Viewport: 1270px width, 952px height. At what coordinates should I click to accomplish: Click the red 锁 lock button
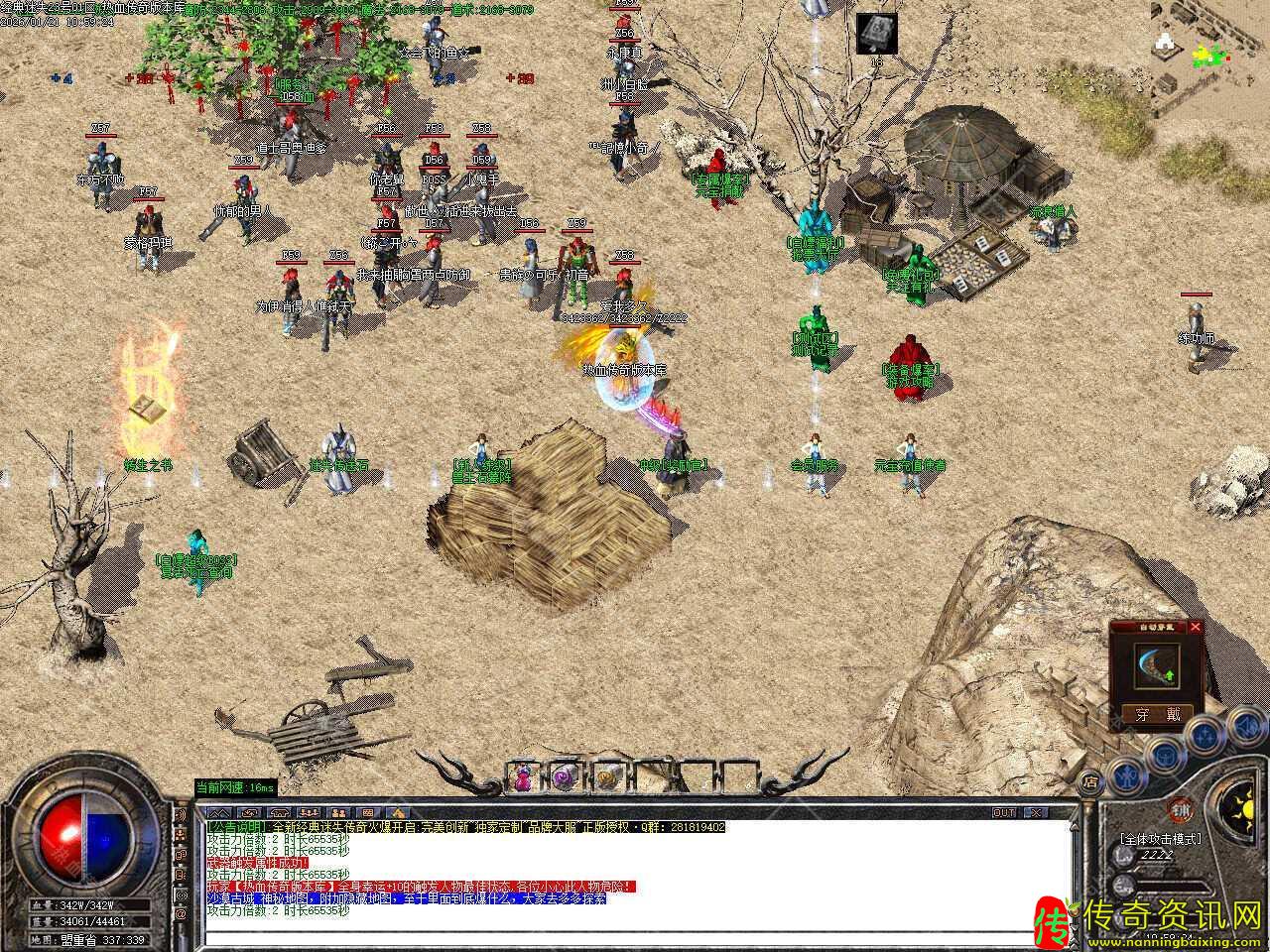(1181, 807)
